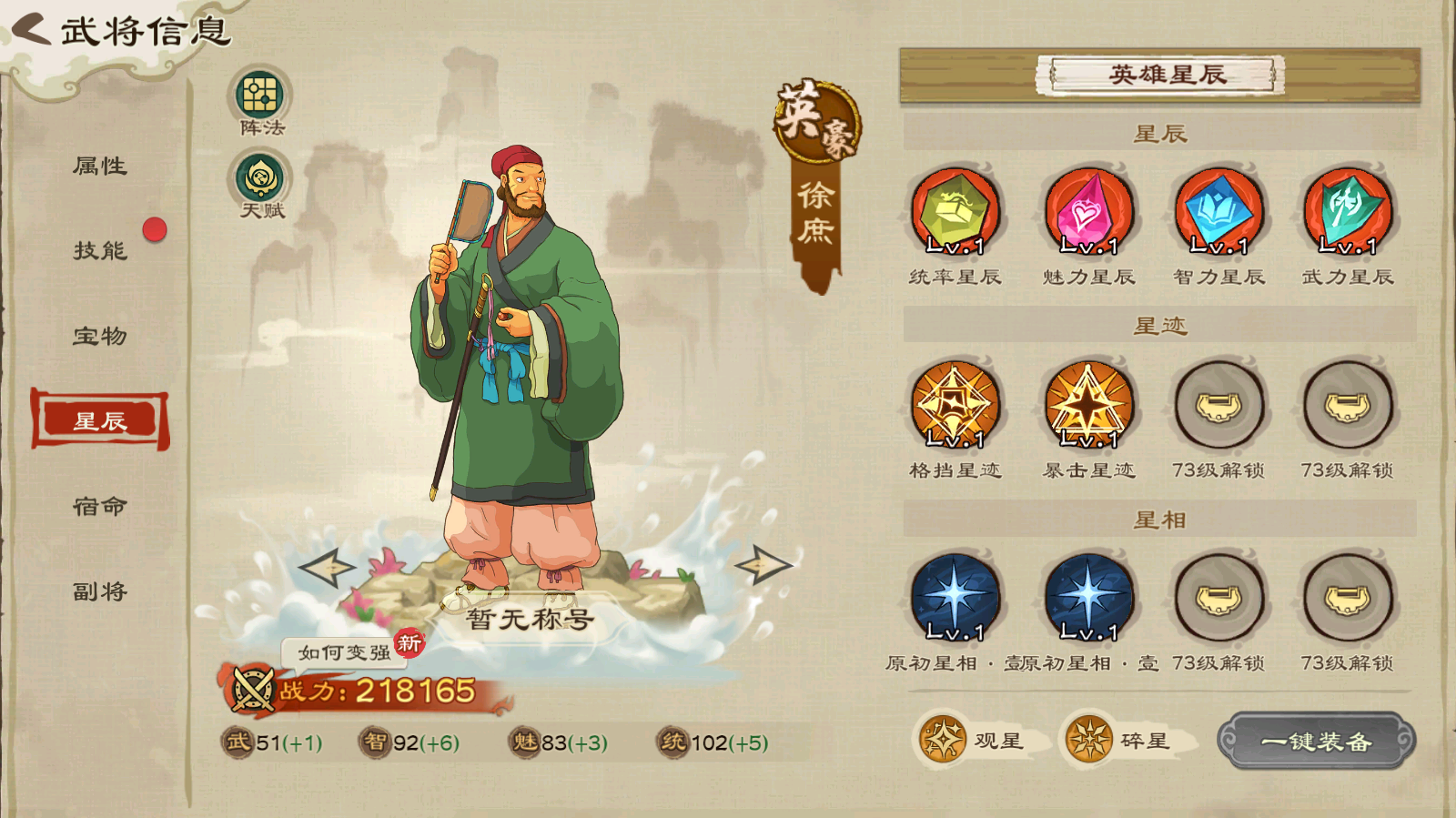Screen dimensions: 1456x818
Task: Open the 格挡星迹 slot
Action: 955,405
